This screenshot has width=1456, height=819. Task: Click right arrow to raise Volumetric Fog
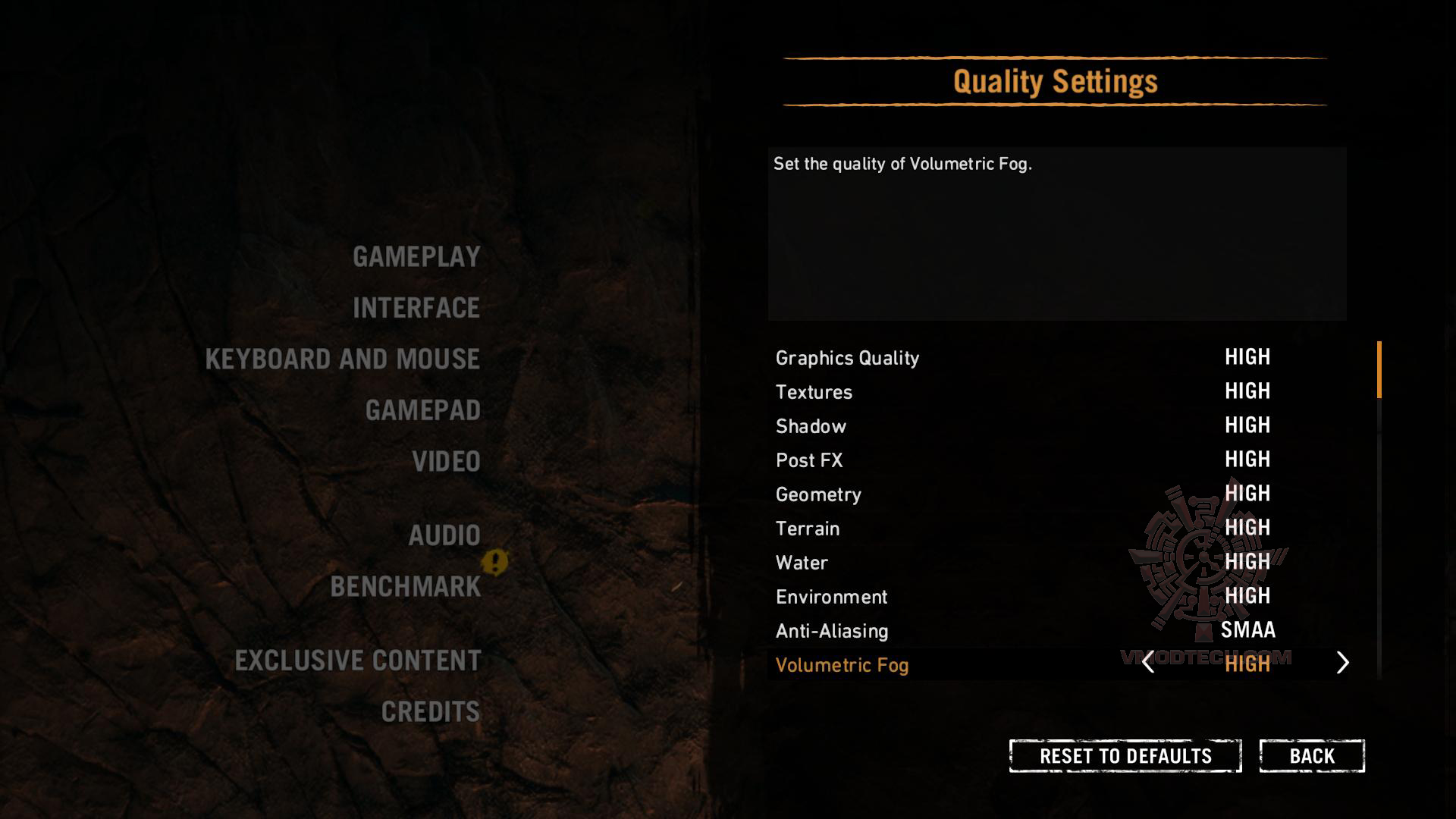[1343, 664]
